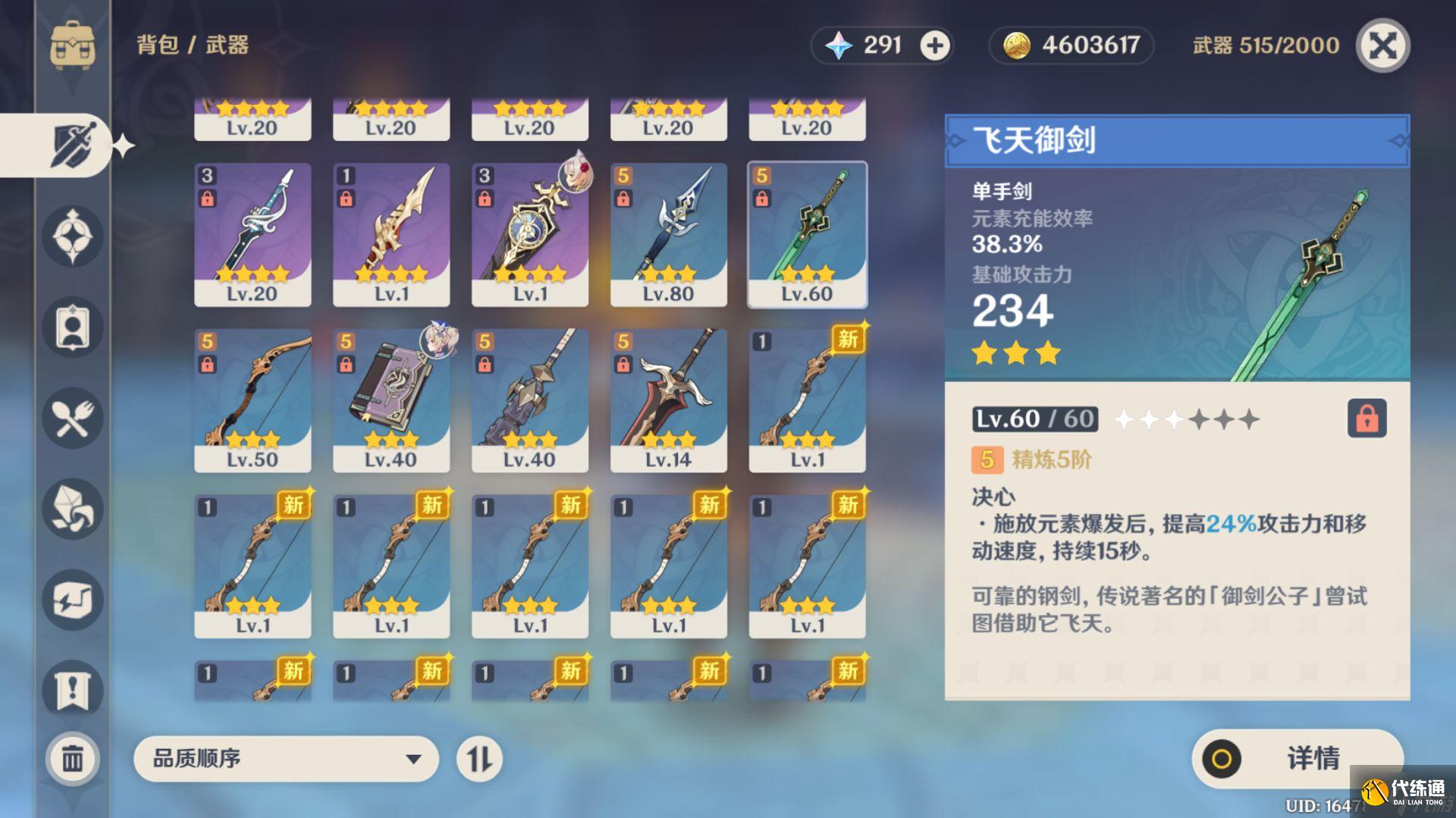Screen dimensions: 1456x818
Task: Select the Weapons tab in the sidebar
Action: pos(72,144)
